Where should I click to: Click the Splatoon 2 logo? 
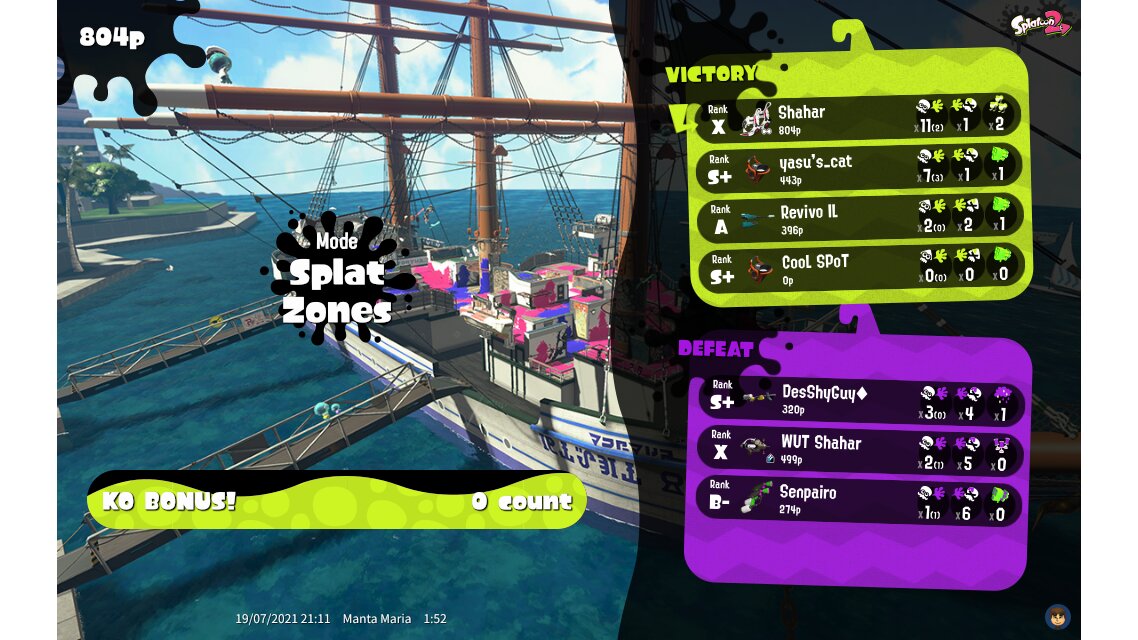[x=1040, y=24]
